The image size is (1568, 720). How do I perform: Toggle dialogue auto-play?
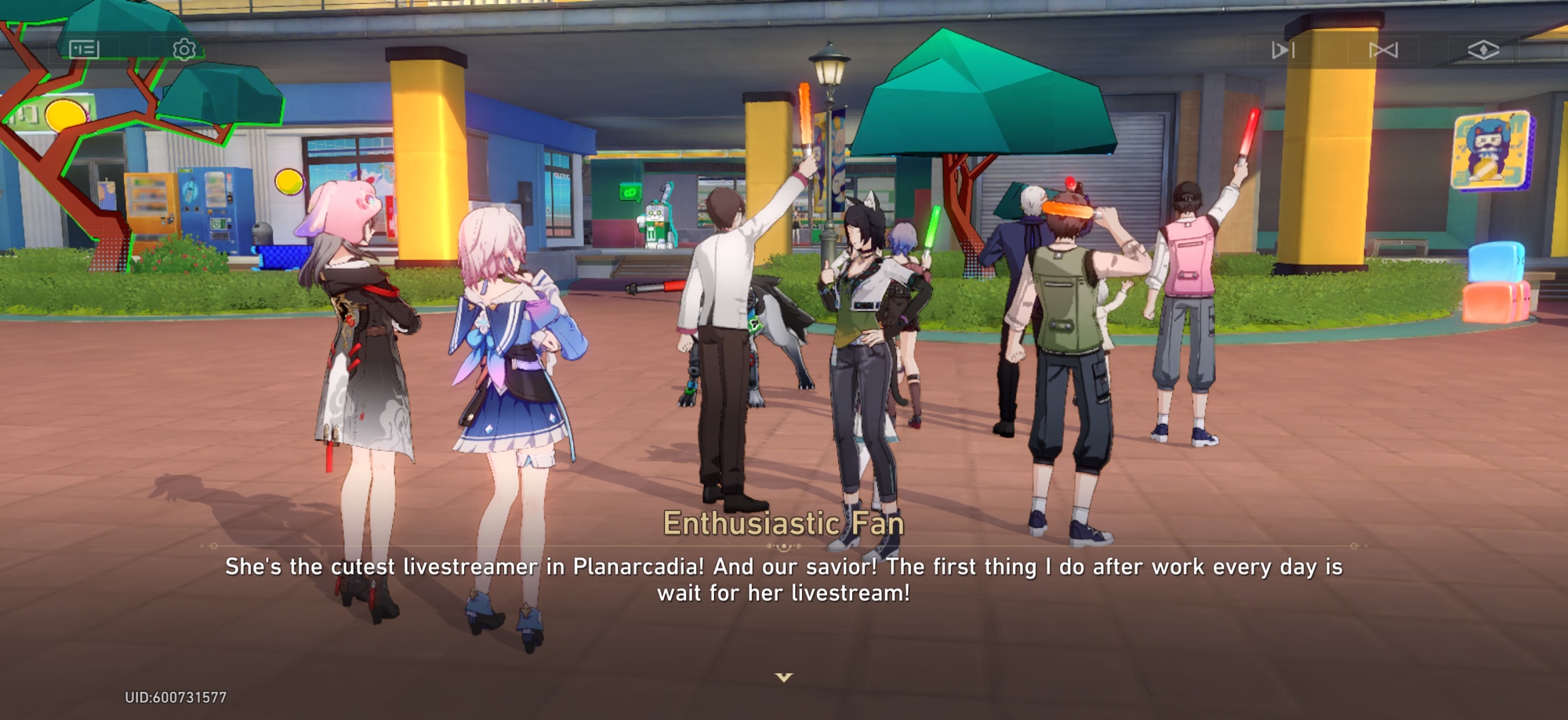tap(1283, 51)
